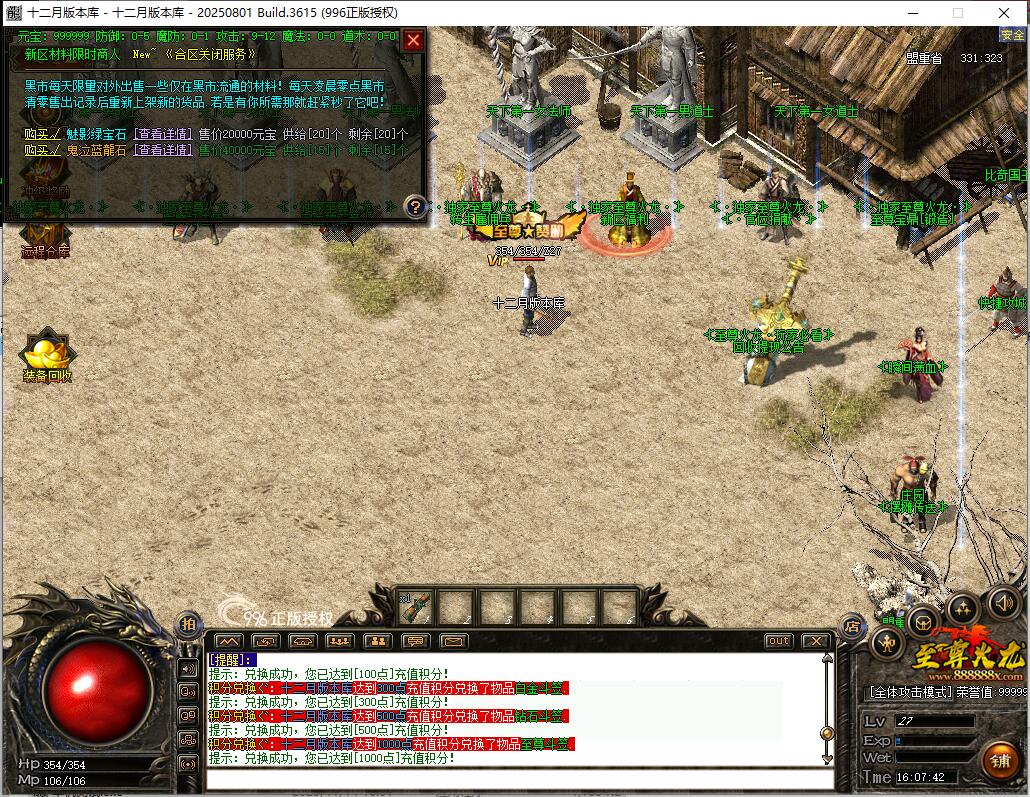Buy the 魅影绿宝石 gem
The height and width of the screenshot is (797, 1030).
click(x=42, y=134)
